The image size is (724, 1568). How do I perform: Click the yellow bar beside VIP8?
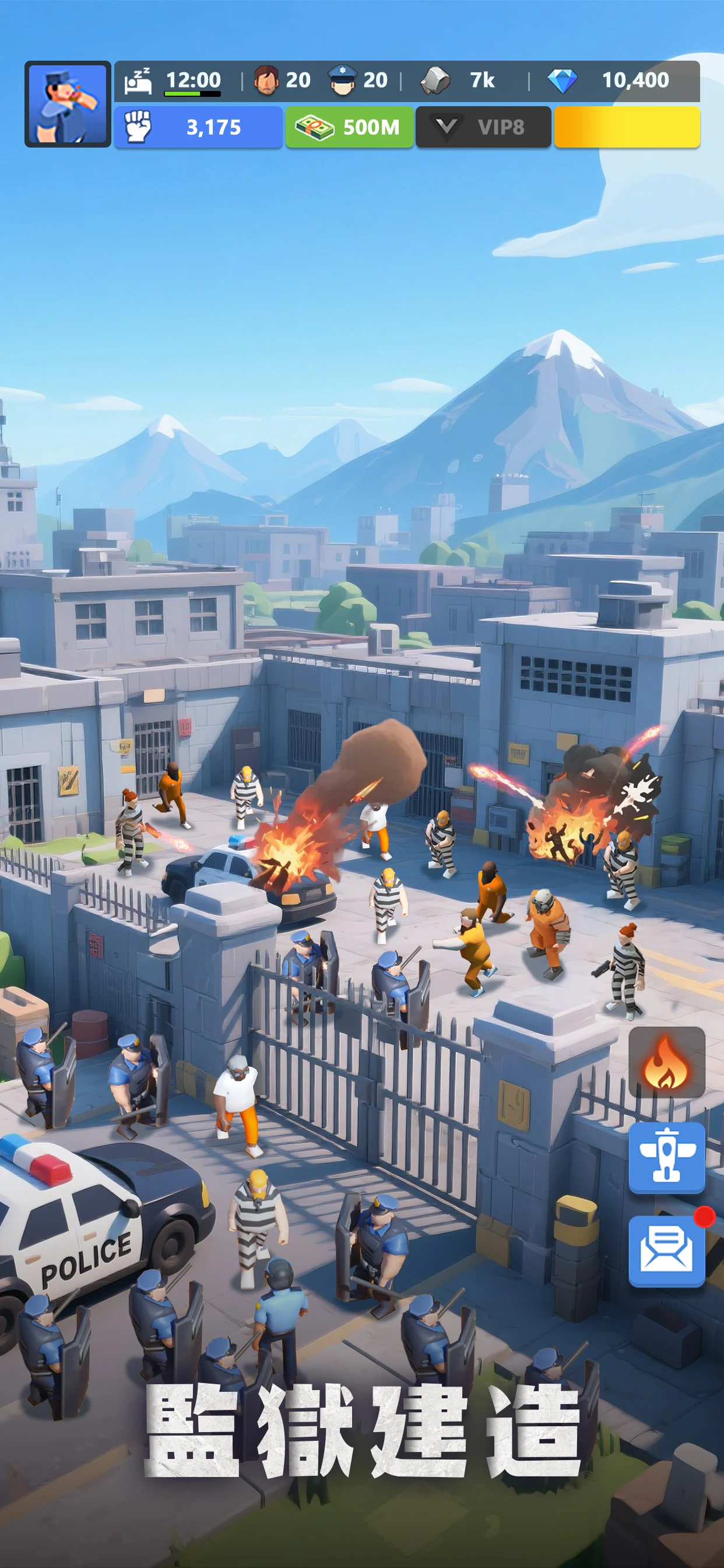tap(627, 127)
